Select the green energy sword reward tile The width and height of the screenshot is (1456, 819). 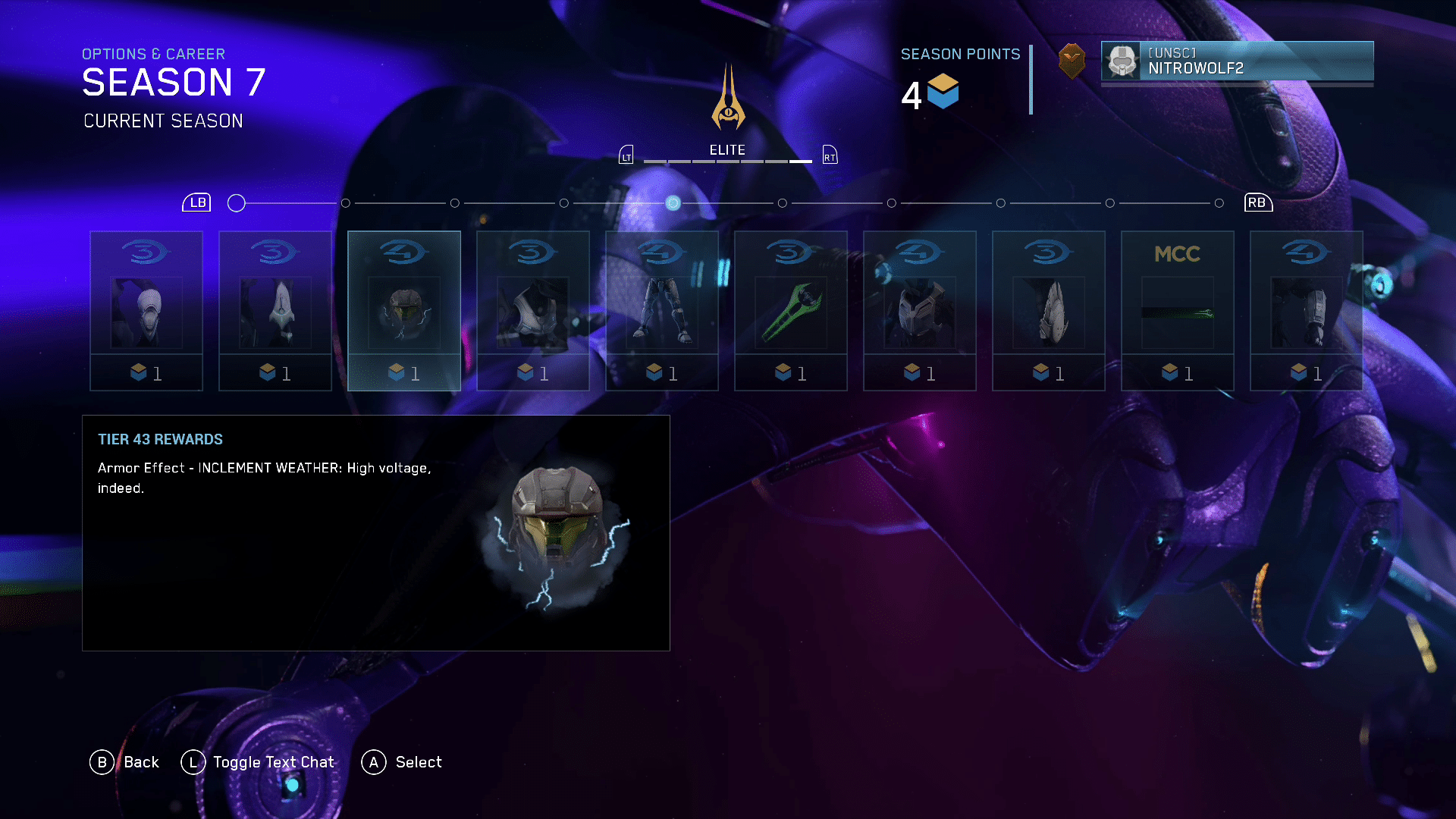coord(791,310)
